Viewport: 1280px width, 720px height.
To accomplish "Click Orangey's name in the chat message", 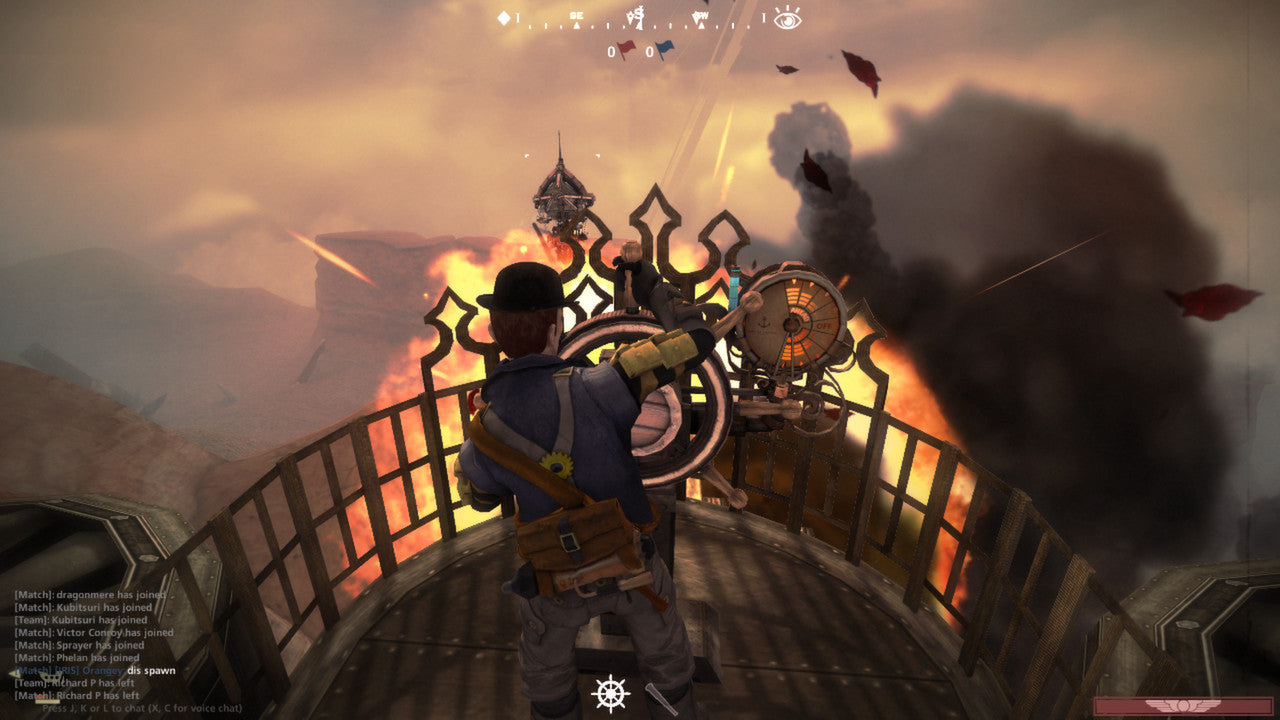I will click(102, 672).
